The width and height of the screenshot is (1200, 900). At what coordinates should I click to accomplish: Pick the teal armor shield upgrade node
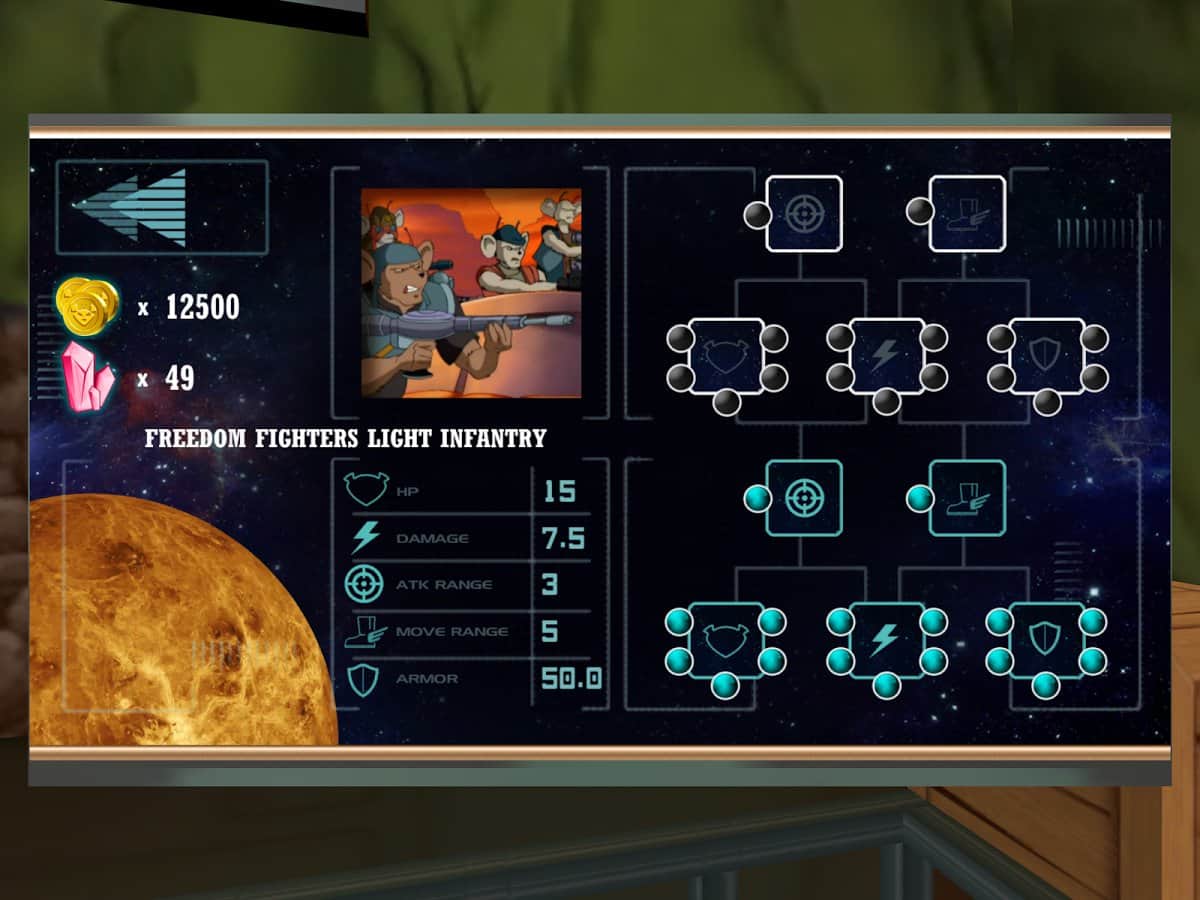pyautogui.click(x=1046, y=640)
